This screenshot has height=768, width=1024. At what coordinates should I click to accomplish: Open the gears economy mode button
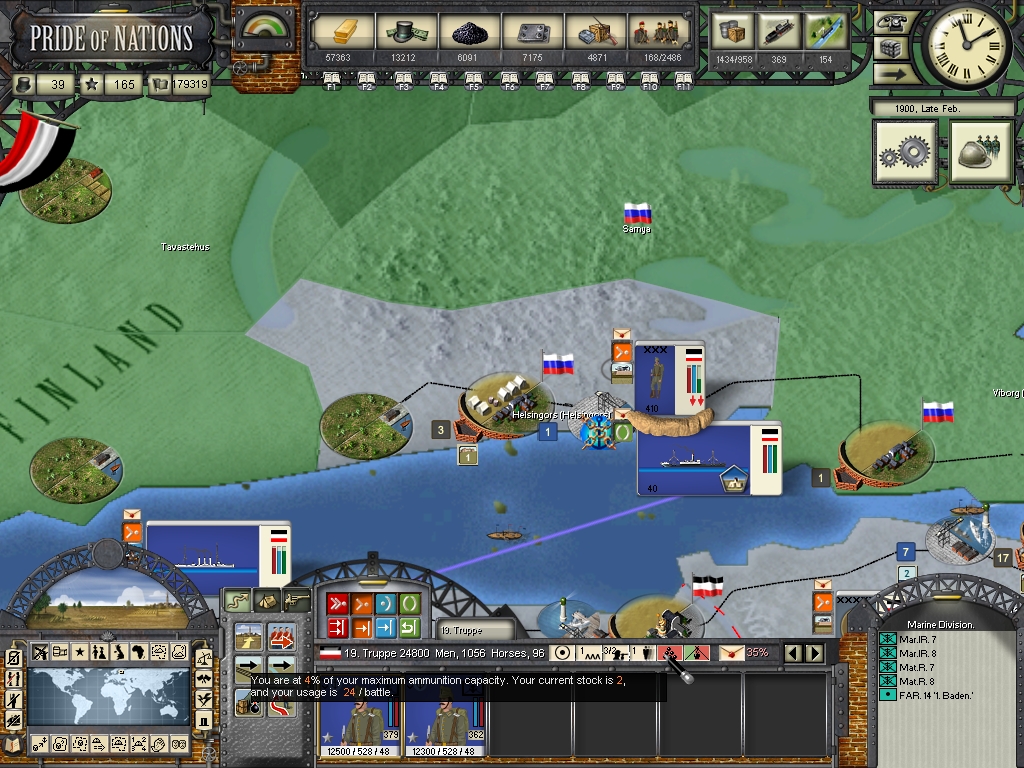[905, 153]
